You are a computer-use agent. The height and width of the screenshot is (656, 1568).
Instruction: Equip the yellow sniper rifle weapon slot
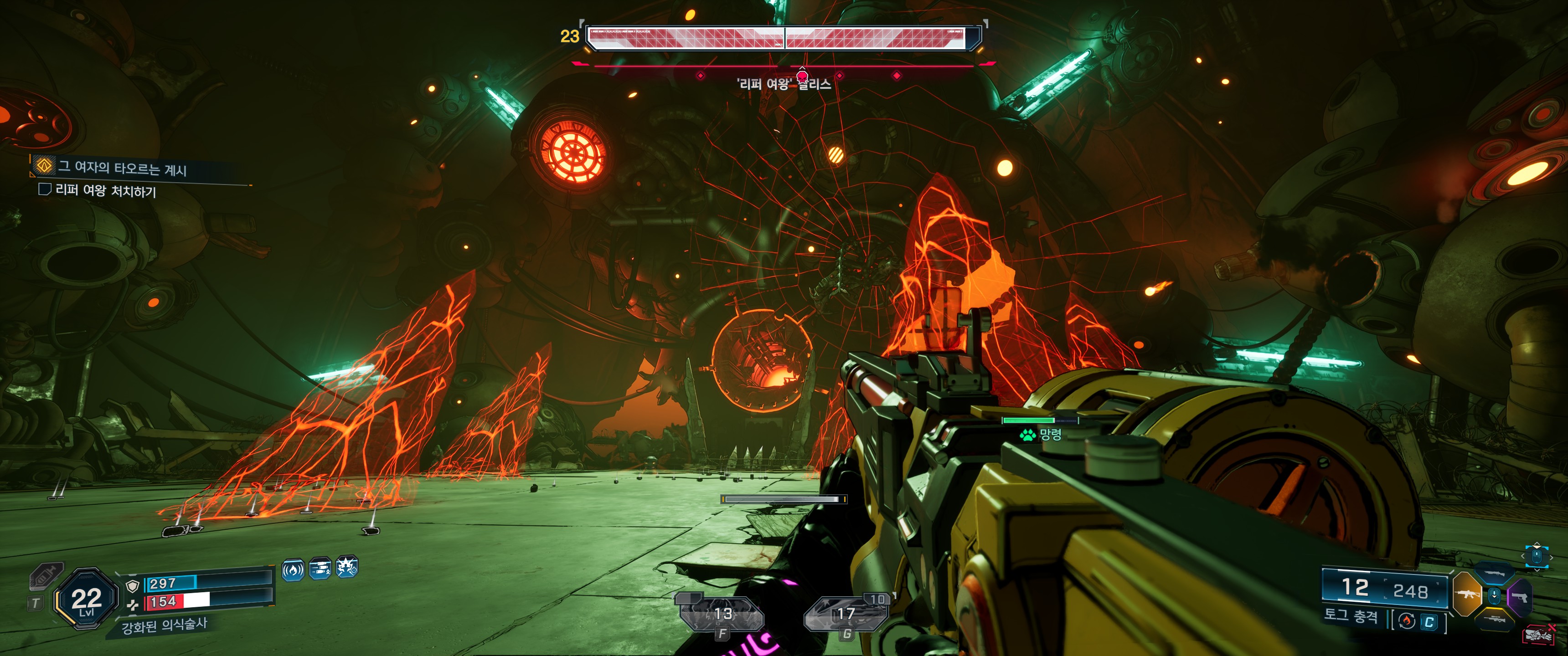1495,619
